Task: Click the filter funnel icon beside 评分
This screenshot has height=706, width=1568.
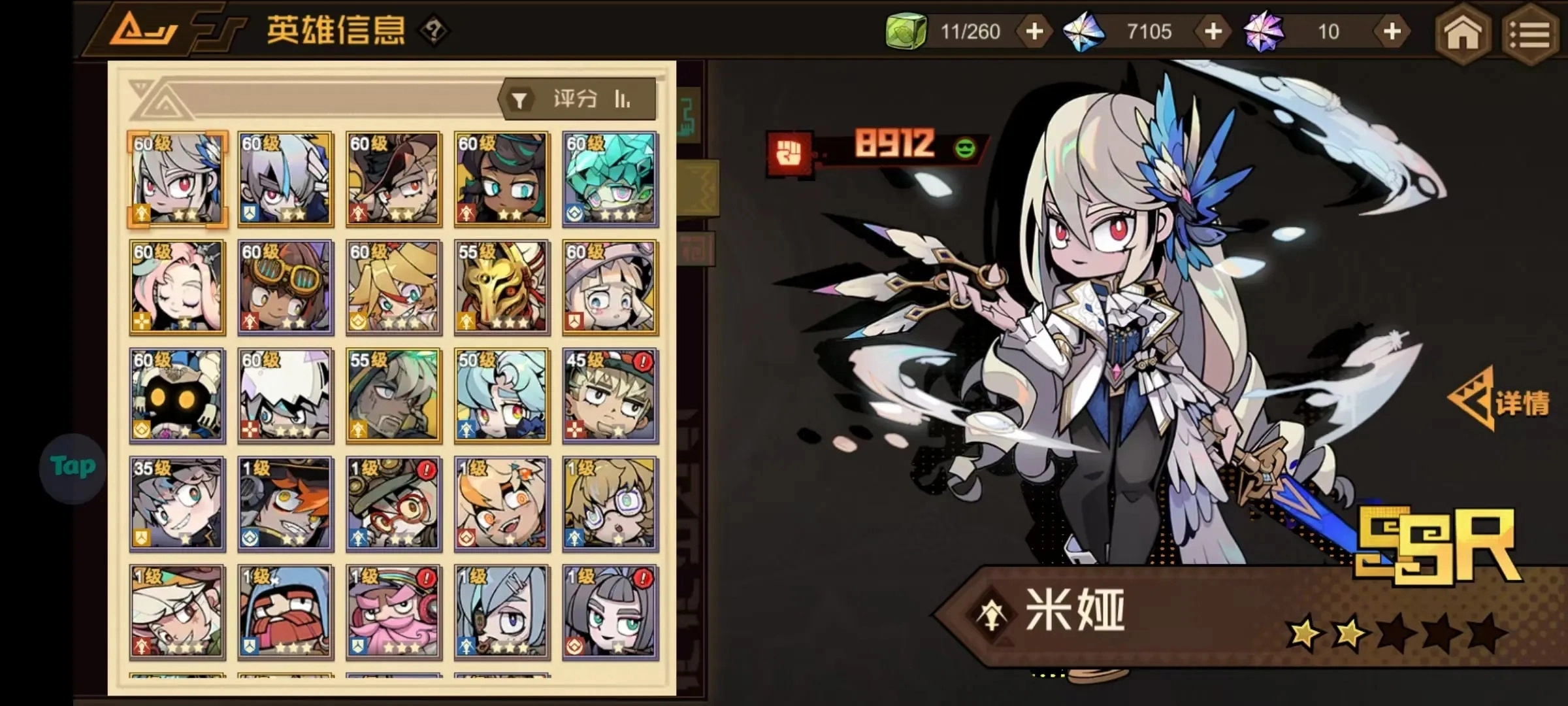Action: click(x=519, y=98)
